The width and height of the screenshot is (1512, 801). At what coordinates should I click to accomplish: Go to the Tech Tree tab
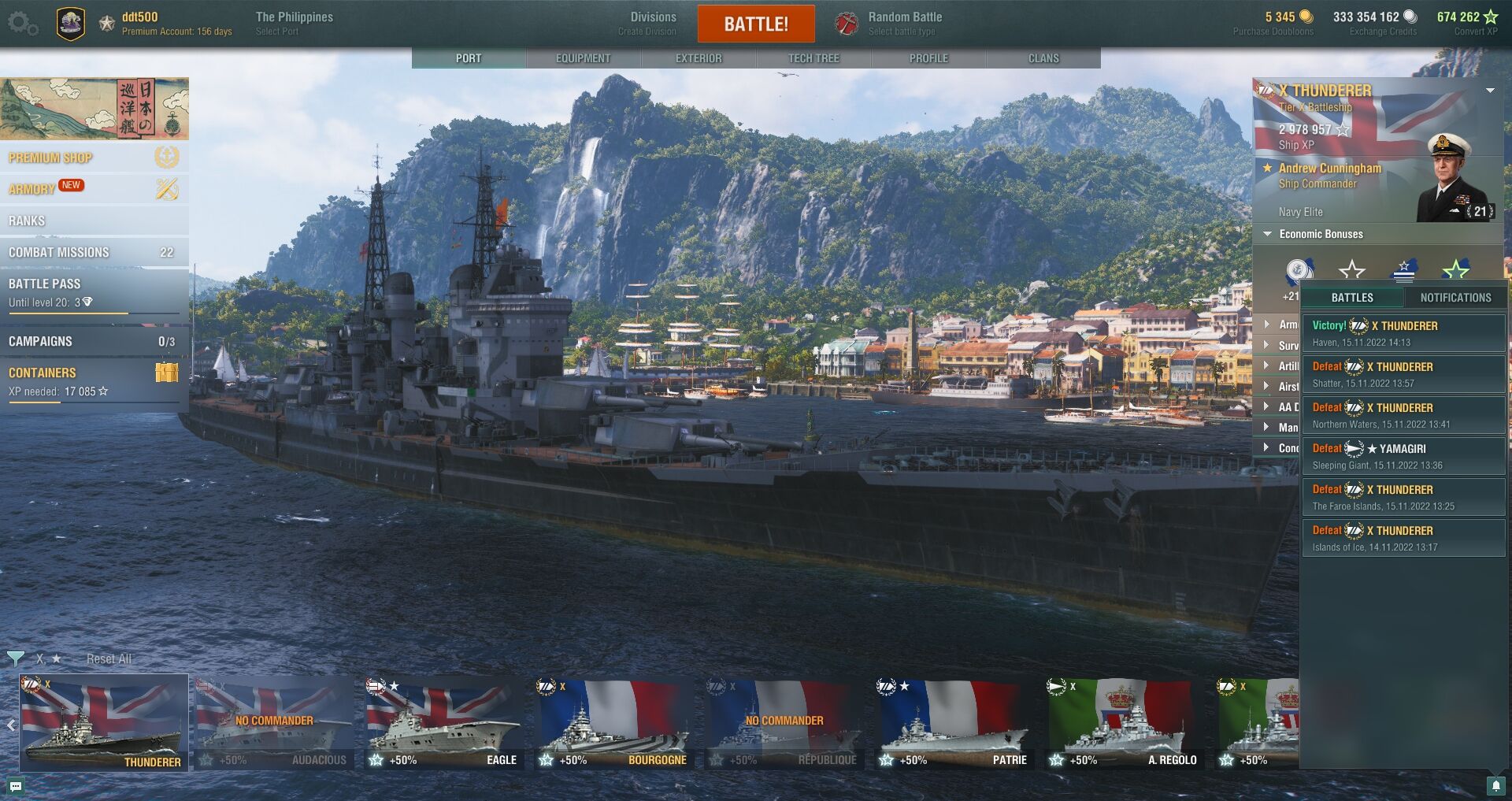[813, 58]
